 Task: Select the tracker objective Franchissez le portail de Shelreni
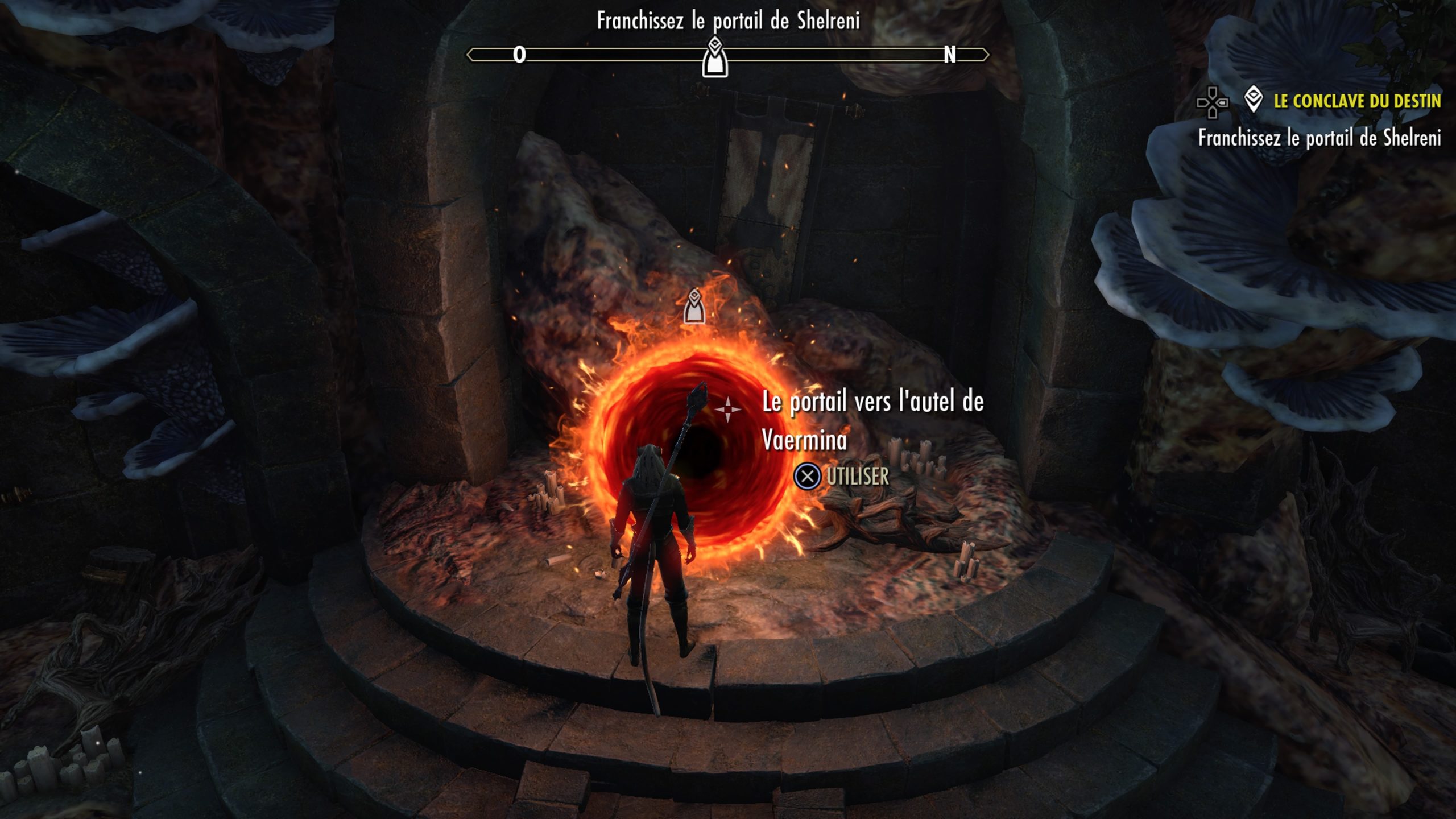(x=1319, y=138)
